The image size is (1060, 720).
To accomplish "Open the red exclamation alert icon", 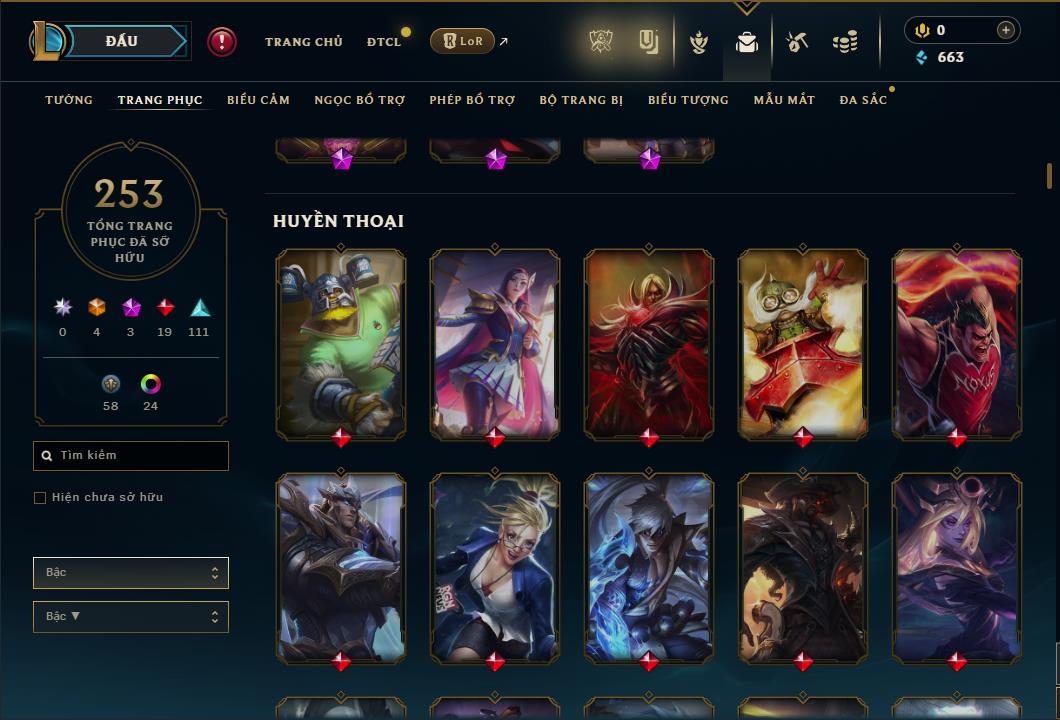I will (x=222, y=42).
